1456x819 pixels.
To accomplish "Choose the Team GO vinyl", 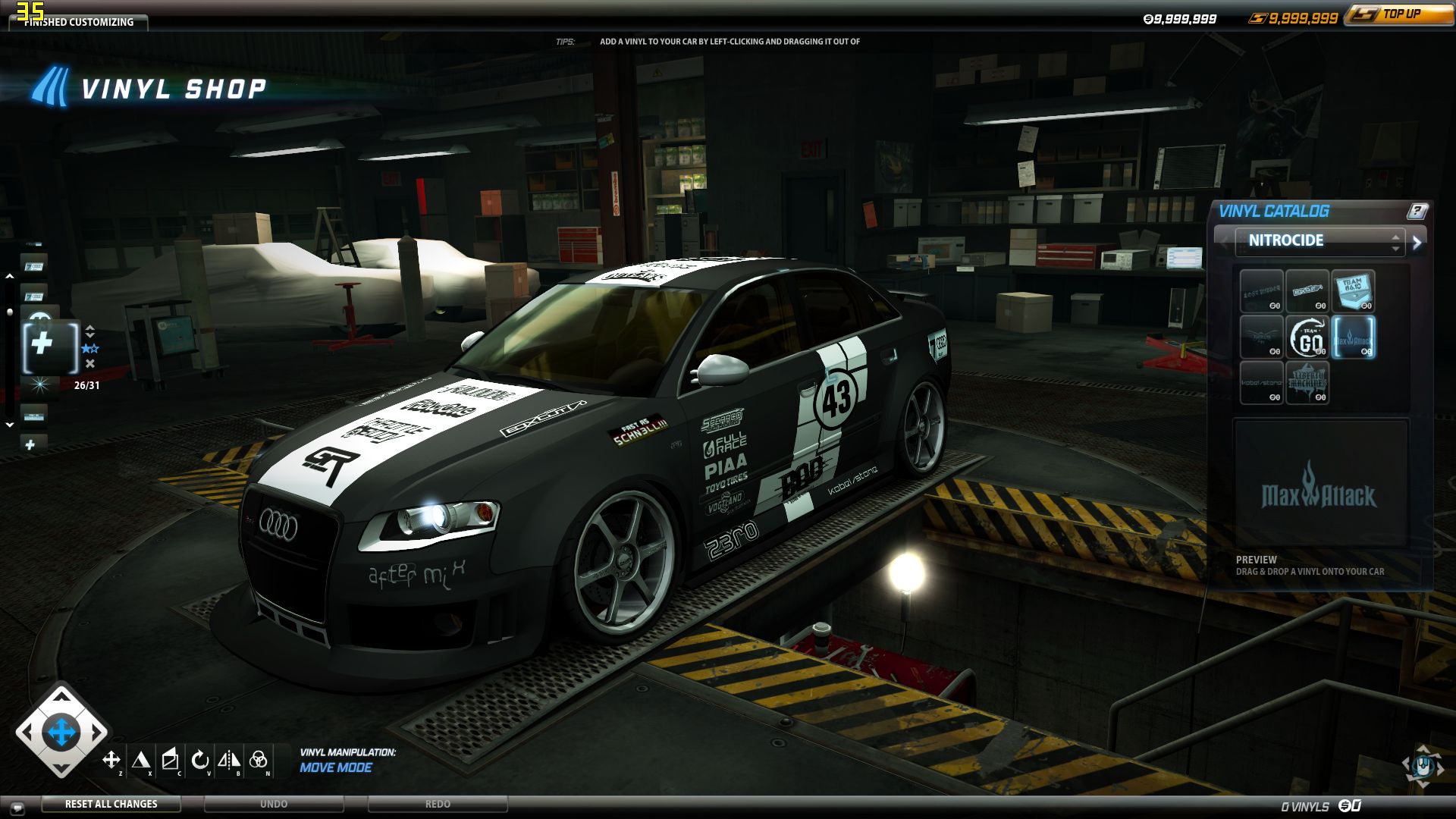I will (1307, 337).
